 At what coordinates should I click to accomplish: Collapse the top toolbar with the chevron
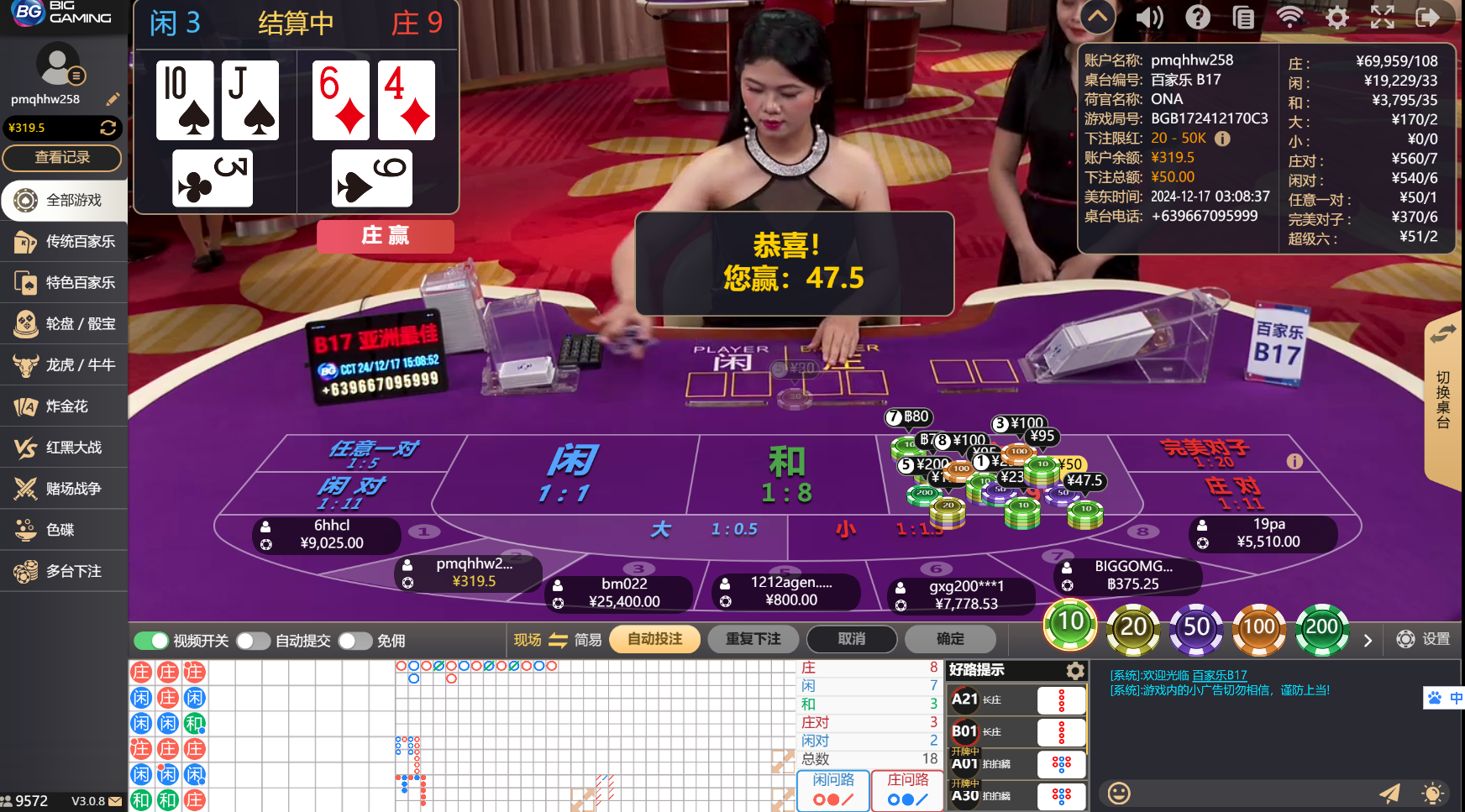1097,17
